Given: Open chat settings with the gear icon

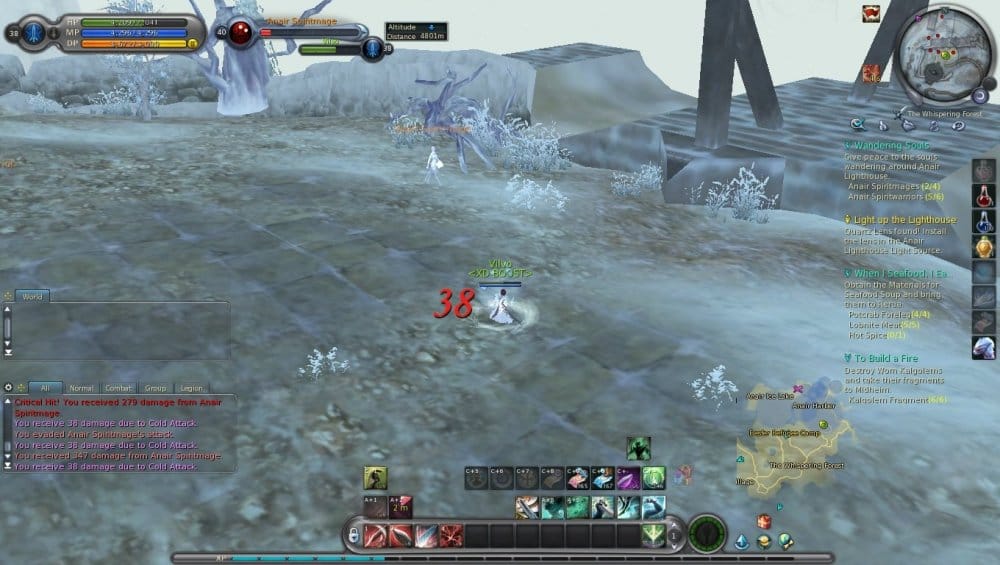Looking at the screenshot, I should point(8,387).
